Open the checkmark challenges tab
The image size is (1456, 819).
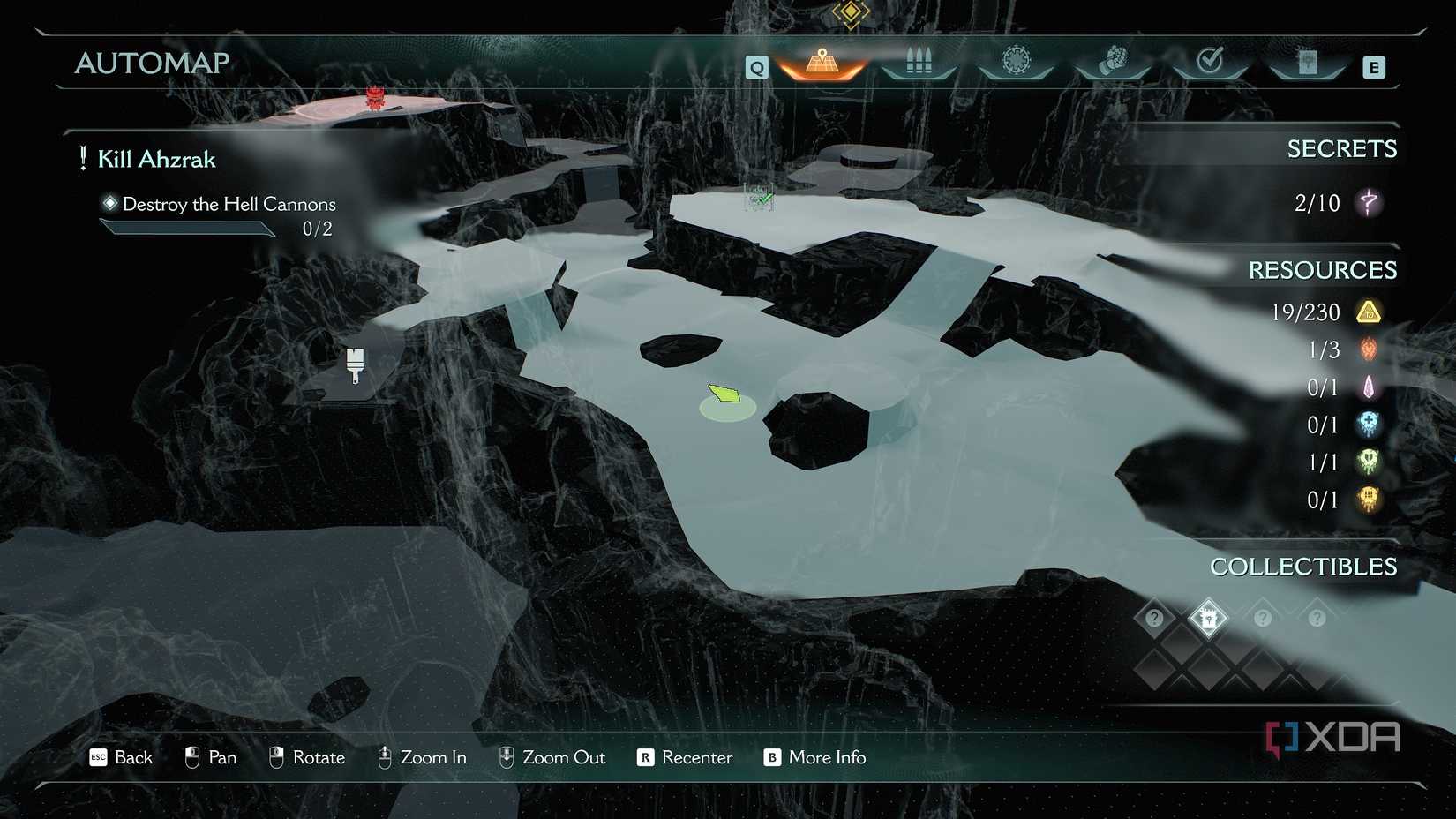tap(1210, 62)
